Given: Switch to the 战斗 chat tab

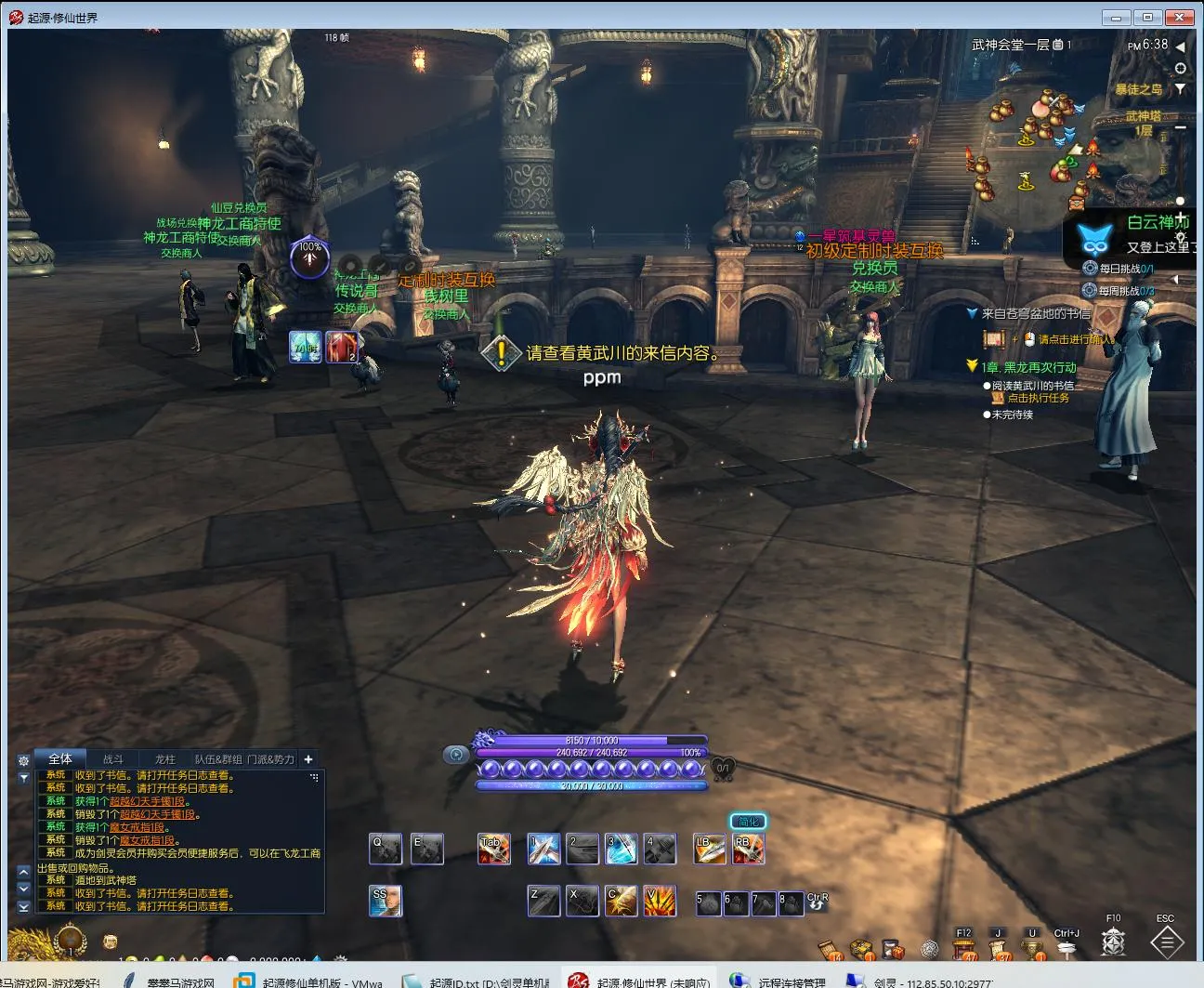Looking at the screenshot, I should click(x=113, y=759).
